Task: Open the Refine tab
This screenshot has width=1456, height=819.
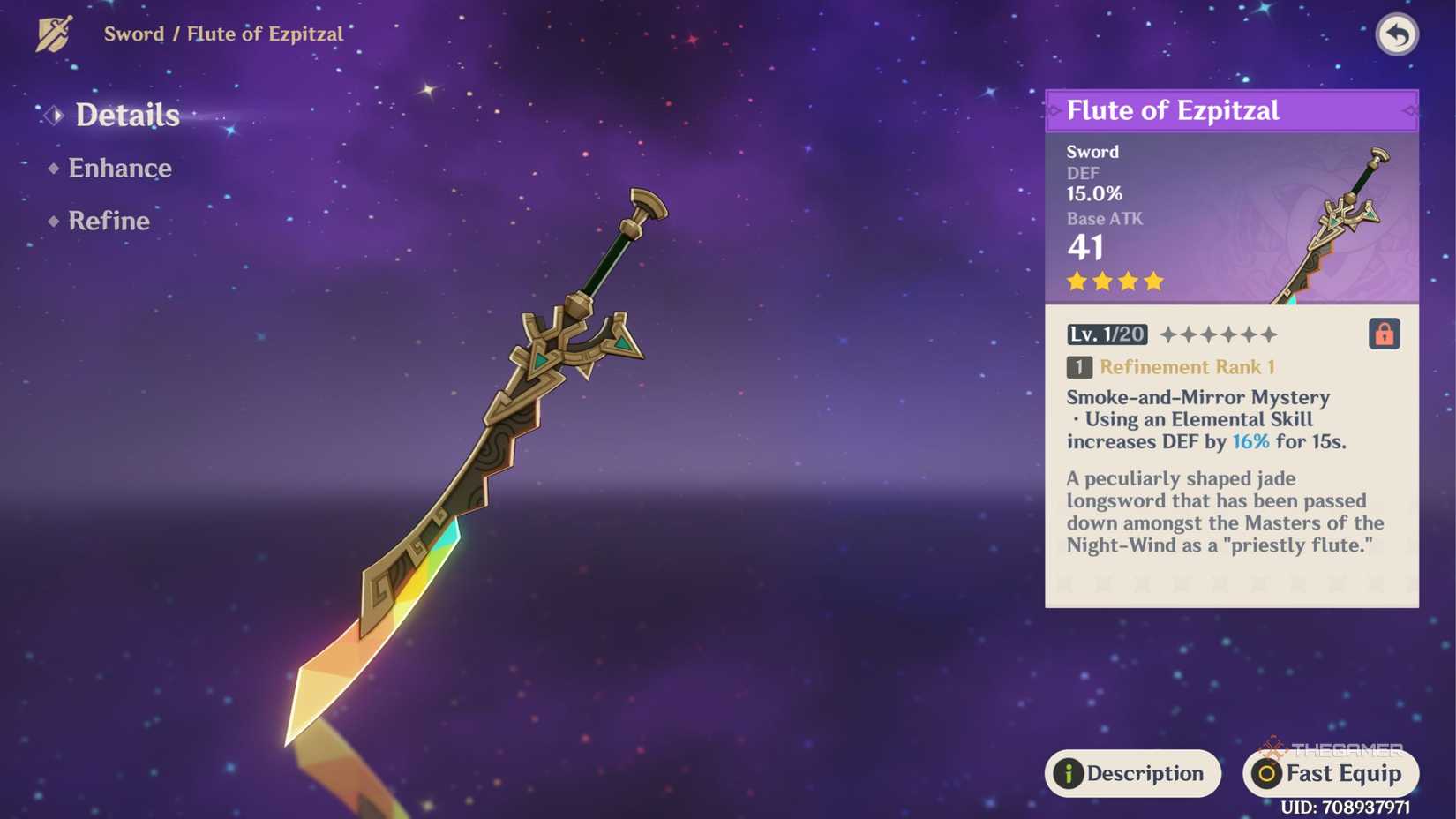Action: pos(109,221)
